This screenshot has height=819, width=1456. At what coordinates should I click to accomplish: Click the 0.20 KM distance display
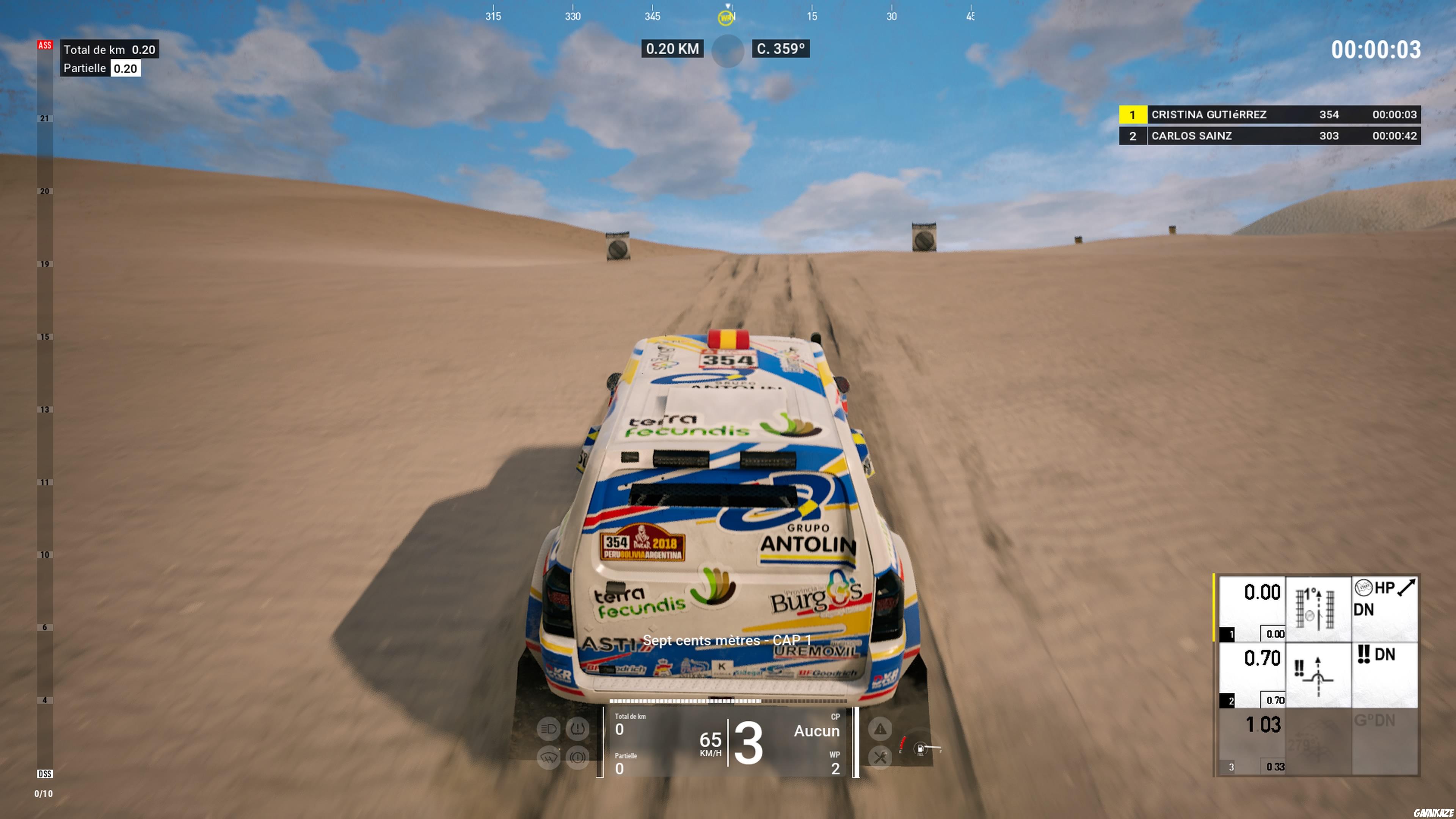tap(672, 49)
